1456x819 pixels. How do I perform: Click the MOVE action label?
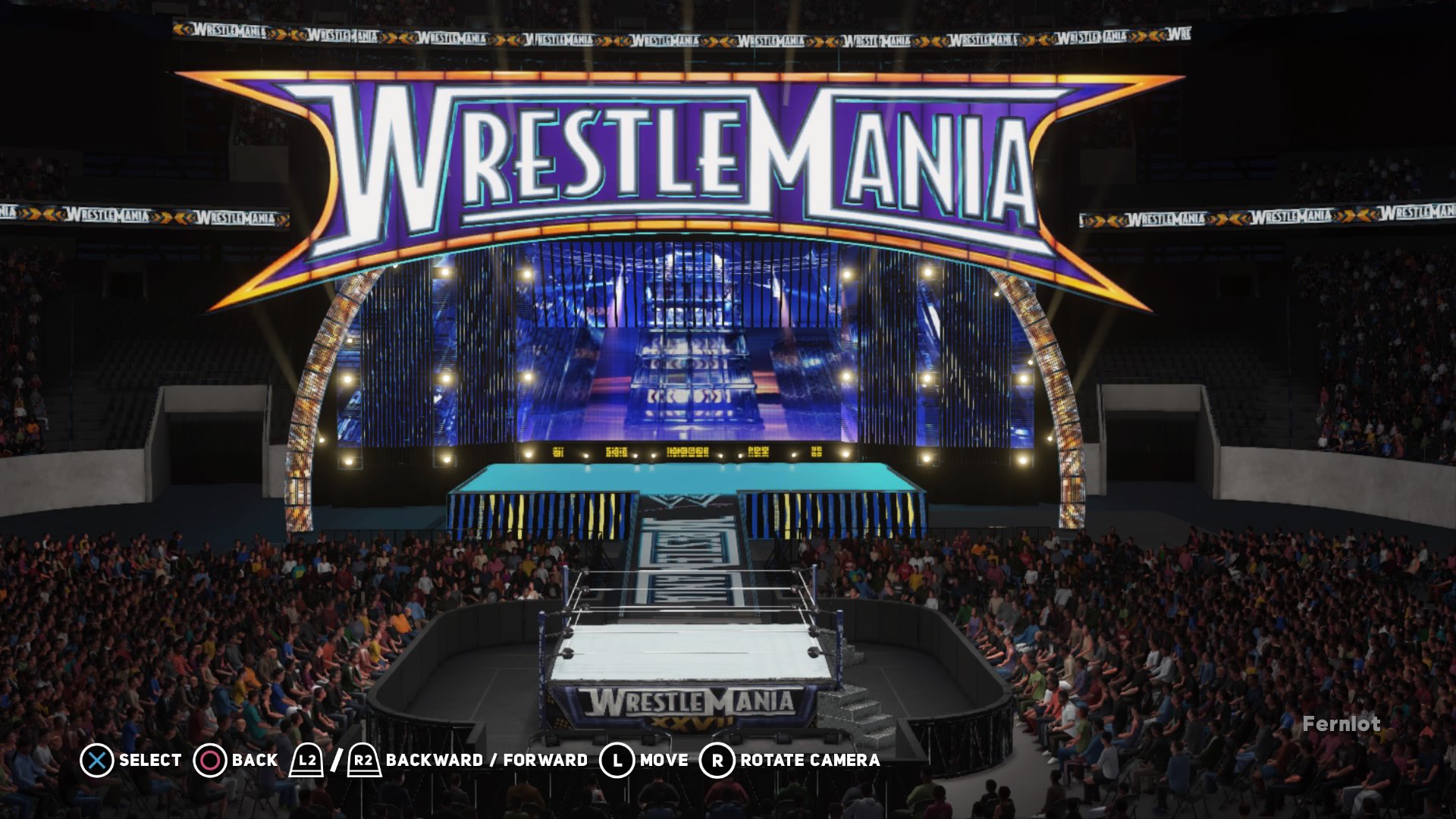663,760
